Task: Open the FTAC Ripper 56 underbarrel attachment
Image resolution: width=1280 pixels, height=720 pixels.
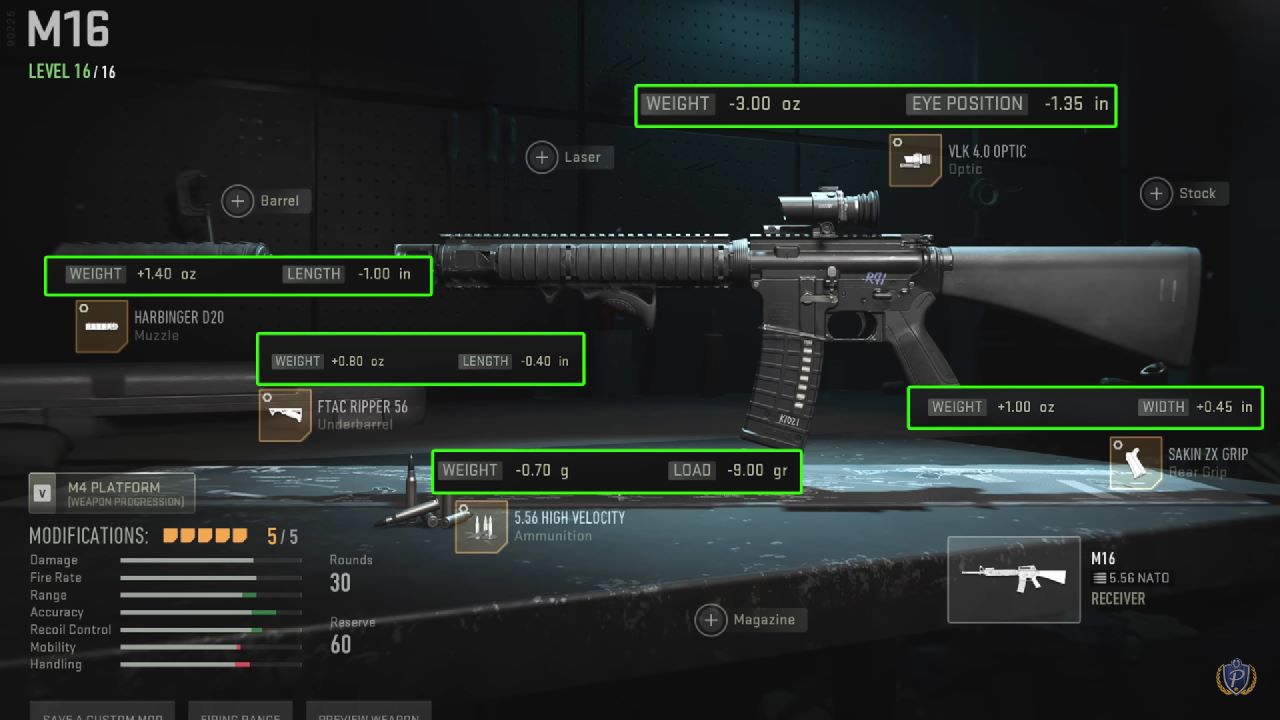Action: pyautogui.click(x=285, y=413)
